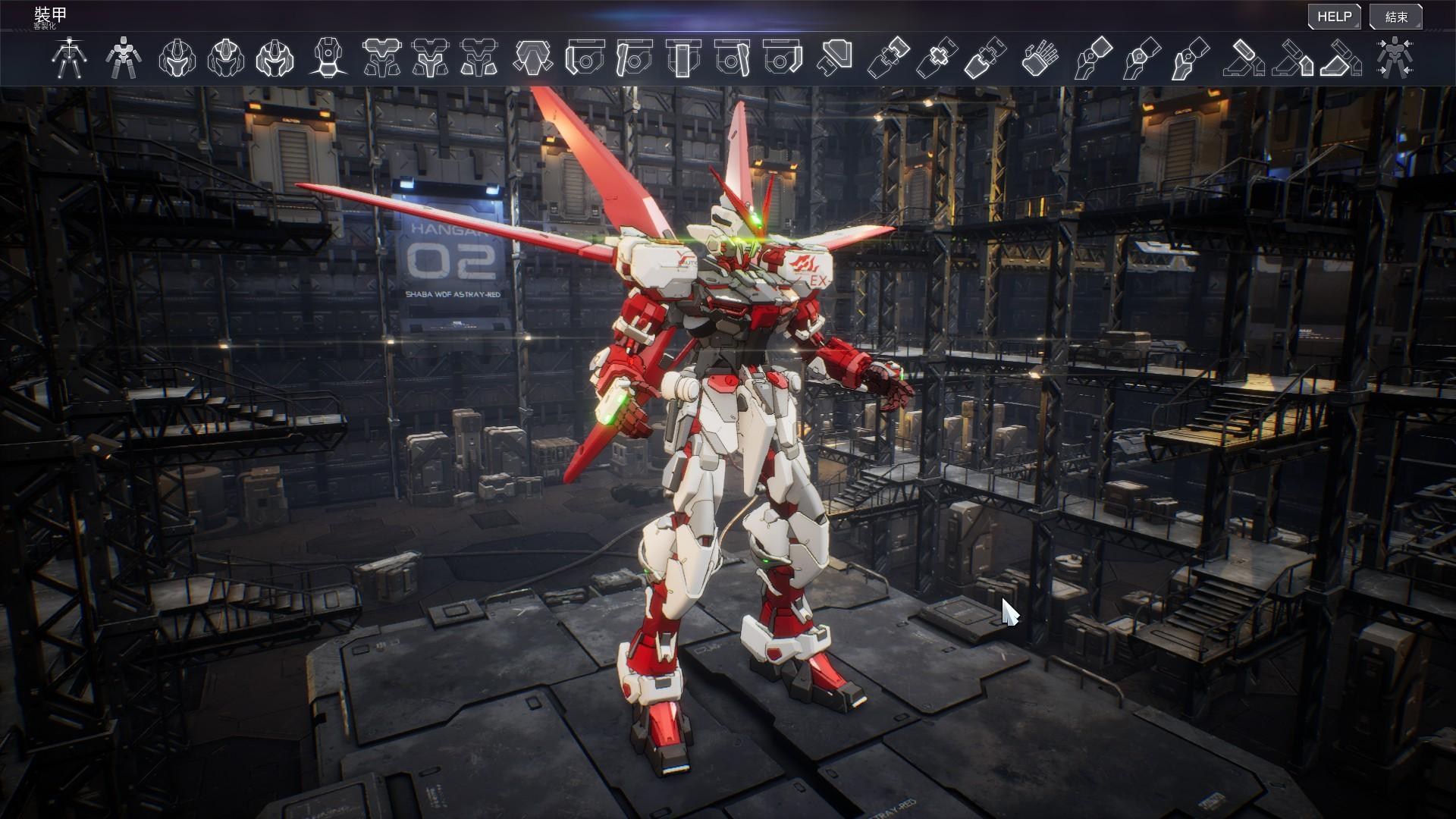Choose the solid full-body mech icon

tap(122, 58)
